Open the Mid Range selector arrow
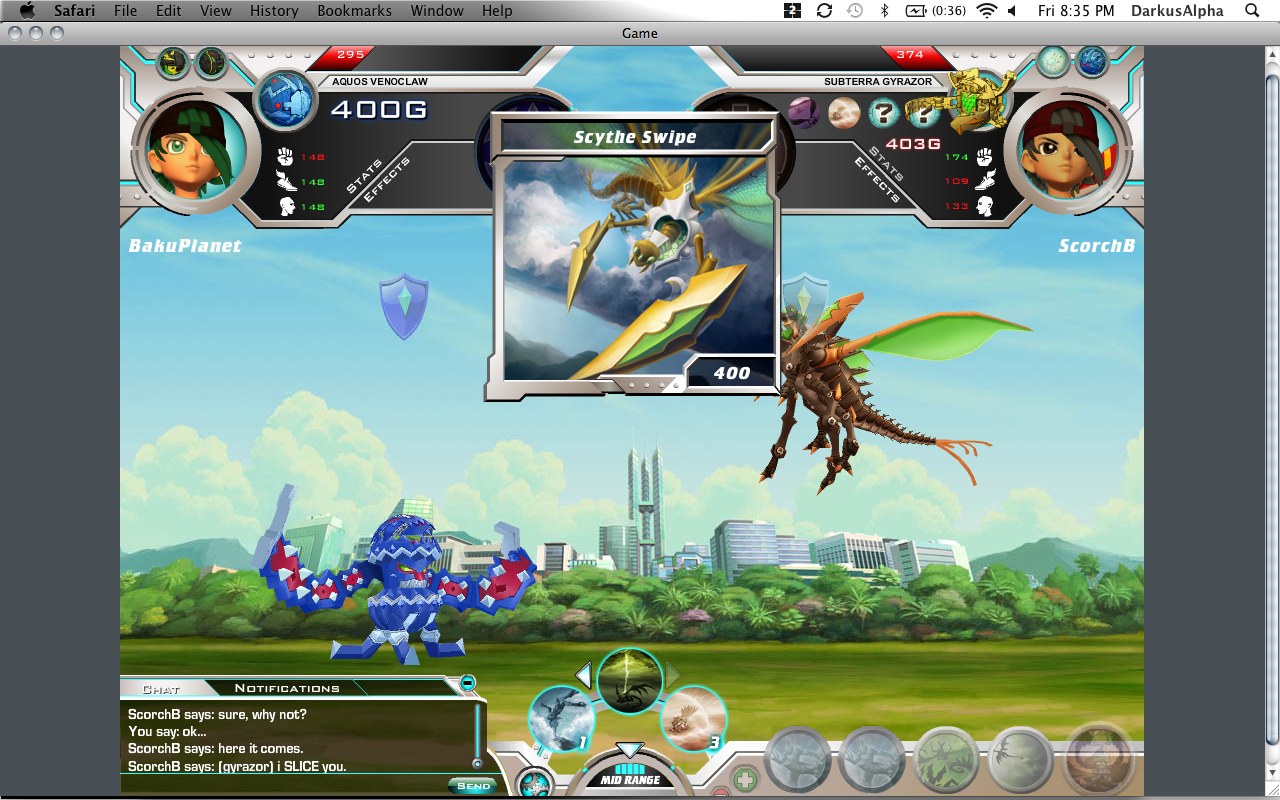The height and width of the screenshot is (800, 1280). point(629,751)
